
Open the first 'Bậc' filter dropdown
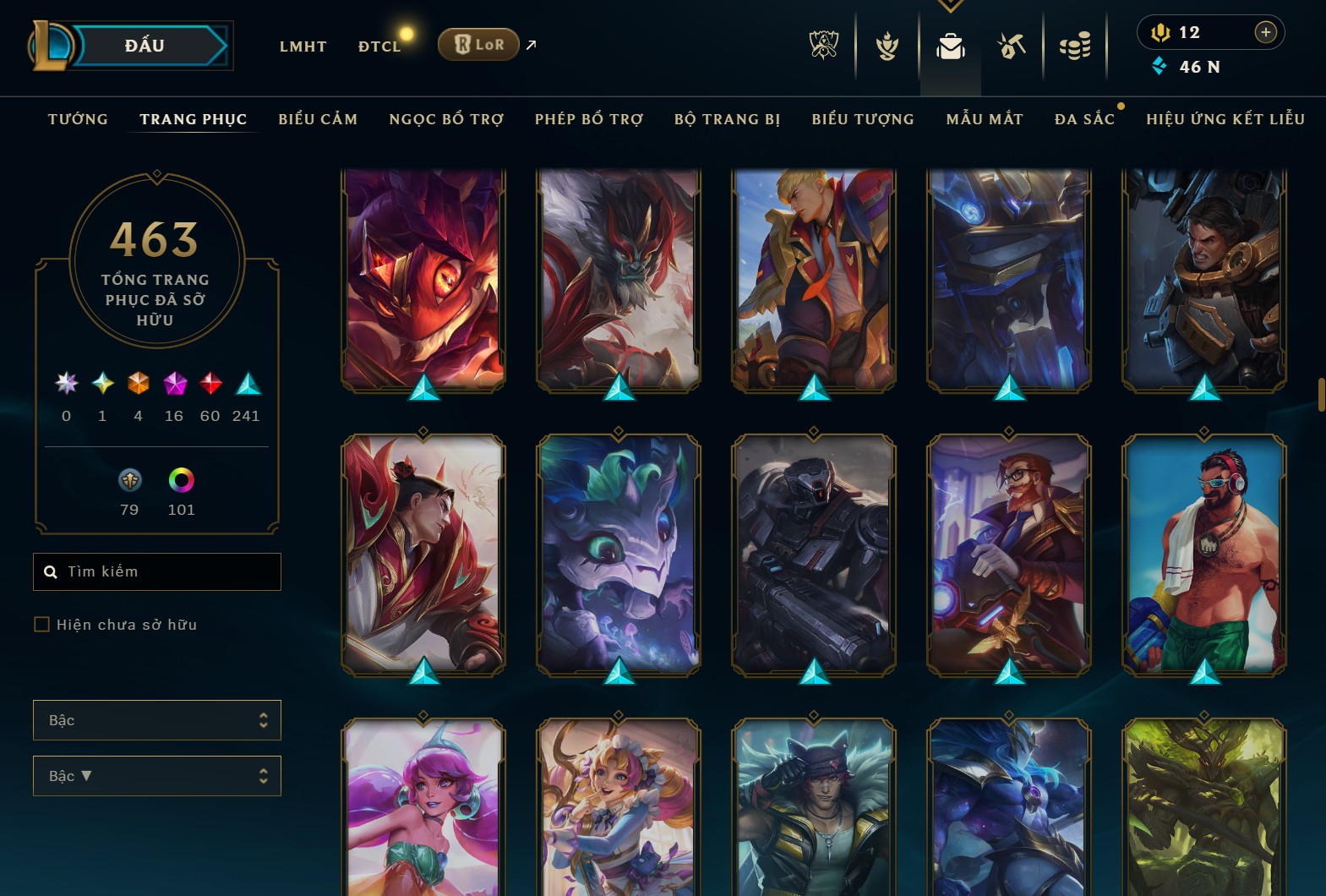[156, 720]
